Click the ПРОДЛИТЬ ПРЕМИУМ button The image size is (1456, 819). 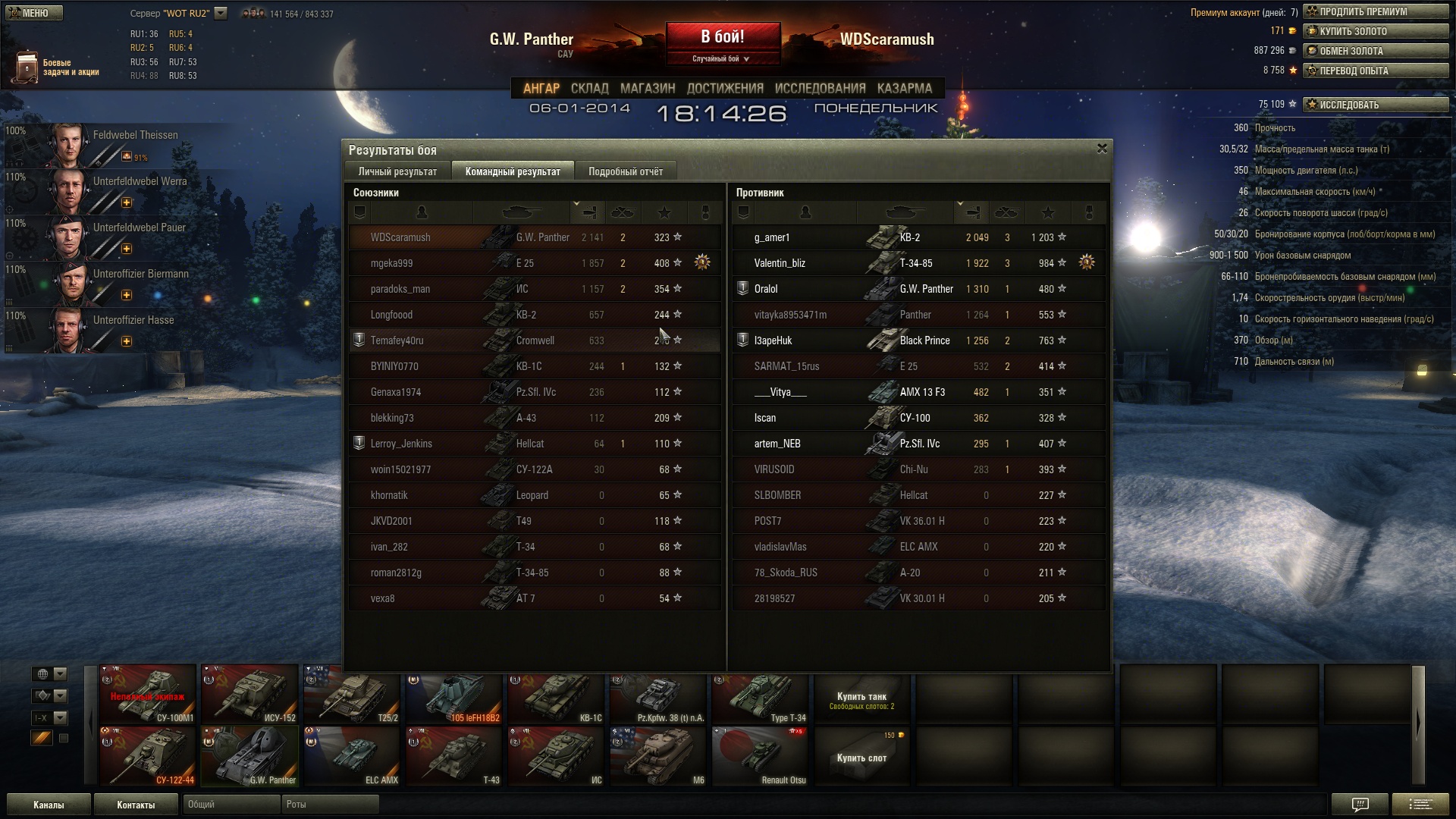[x=1376, y=12]
